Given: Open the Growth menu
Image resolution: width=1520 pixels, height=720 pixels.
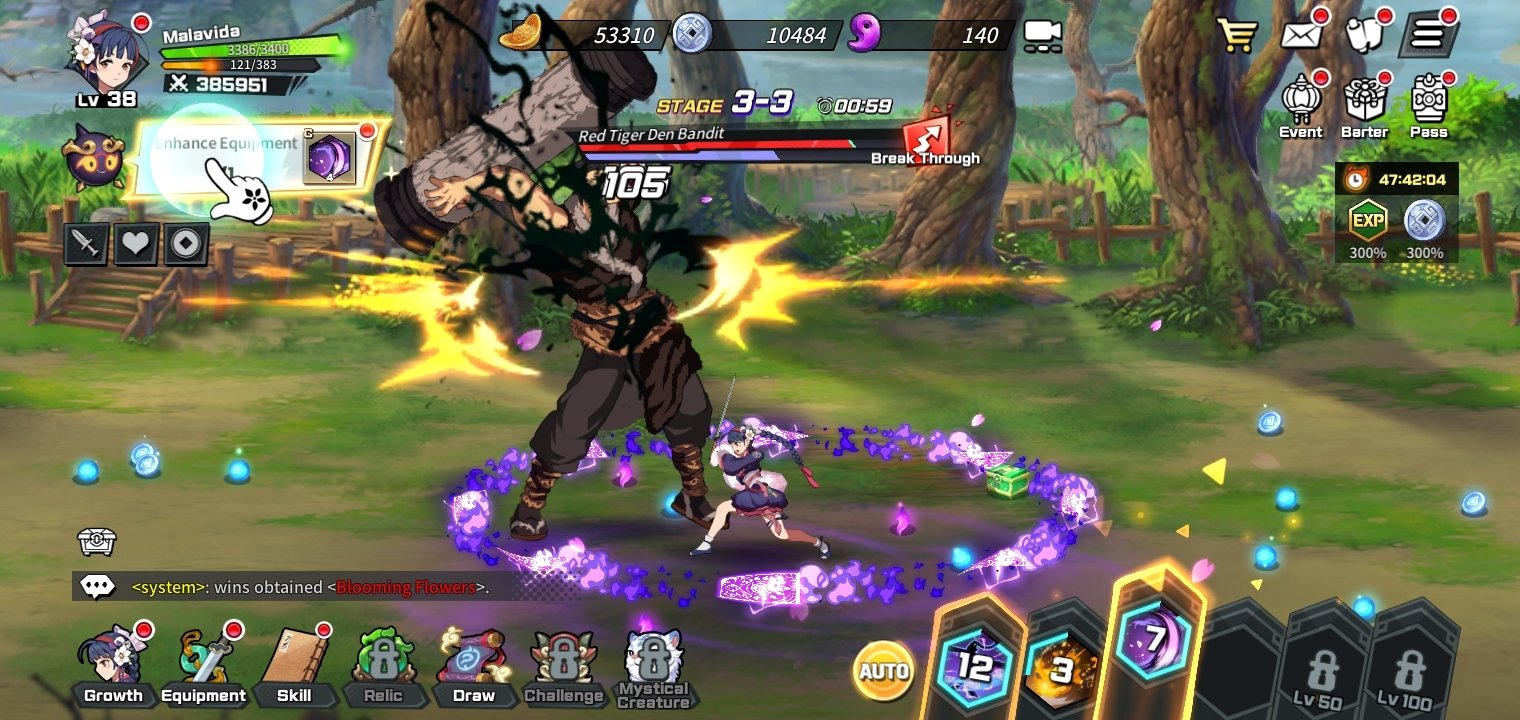Looking at the screenshot, I should coord(112,663).
